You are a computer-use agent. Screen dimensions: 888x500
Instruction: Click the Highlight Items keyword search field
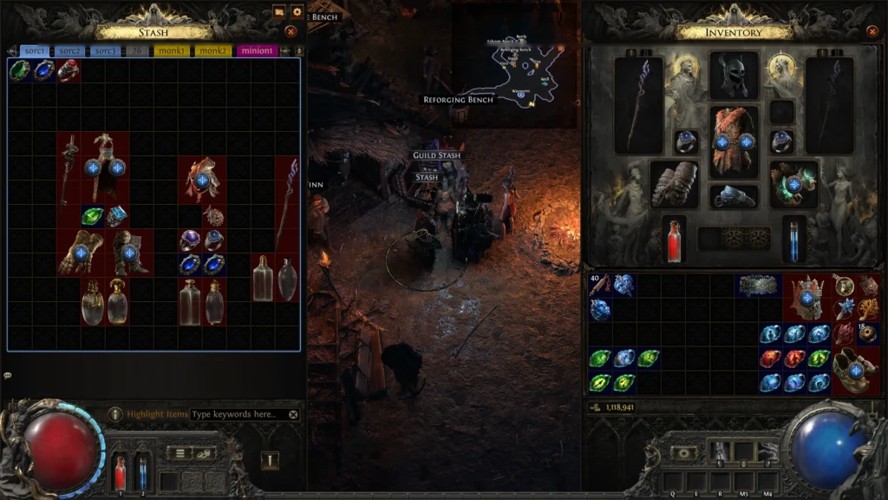pyautogui.click(x=238, y=414)
